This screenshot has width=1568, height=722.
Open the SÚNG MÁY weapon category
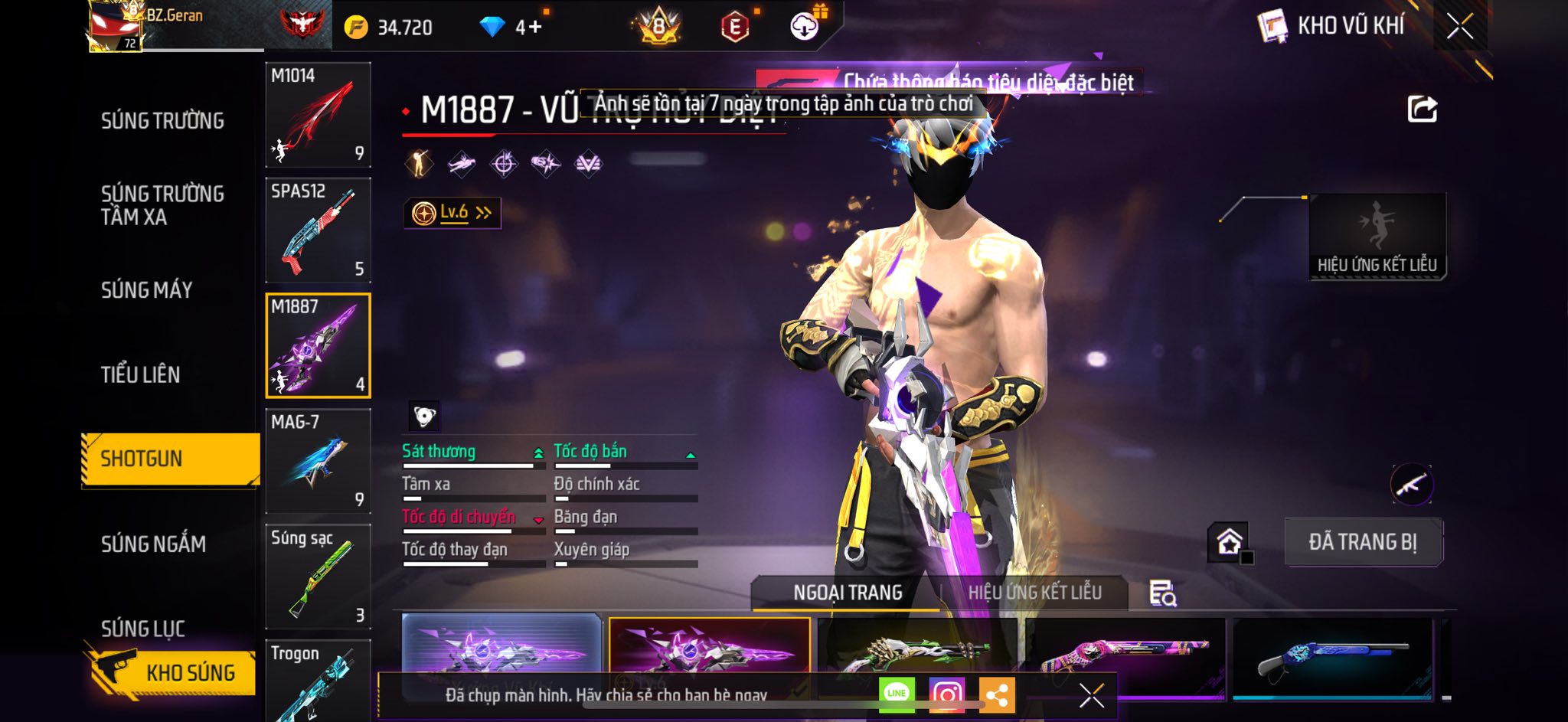(x=146, y=289)
